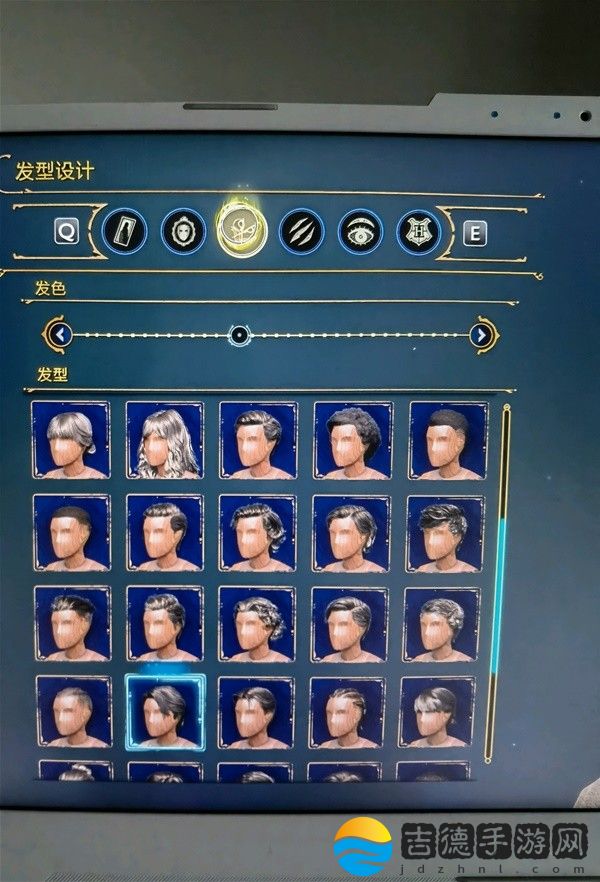Select the currently highlighted hairstyle tile
This screenshot has width=600, height=882.
165,711
